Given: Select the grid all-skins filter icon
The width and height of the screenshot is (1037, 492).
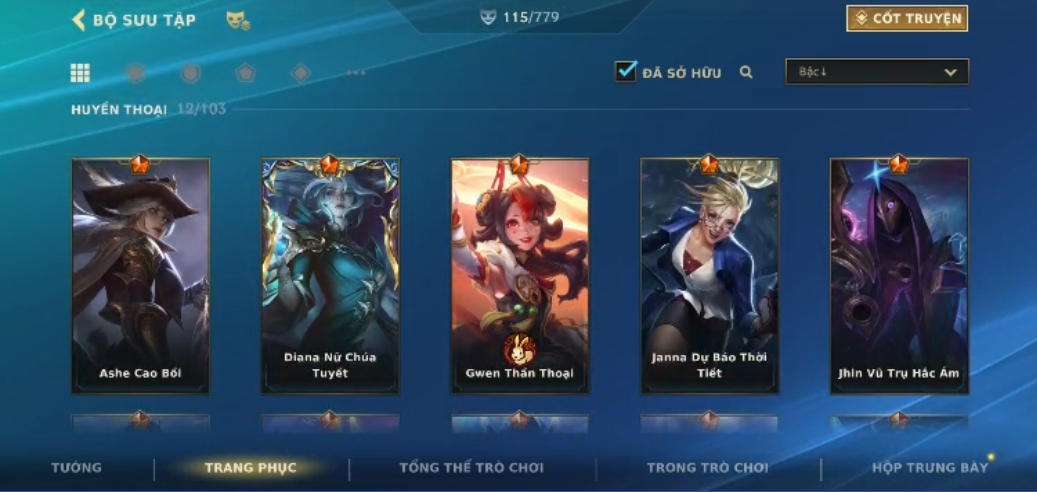Looking at the screenshot, I should click(x=80, y=73).
